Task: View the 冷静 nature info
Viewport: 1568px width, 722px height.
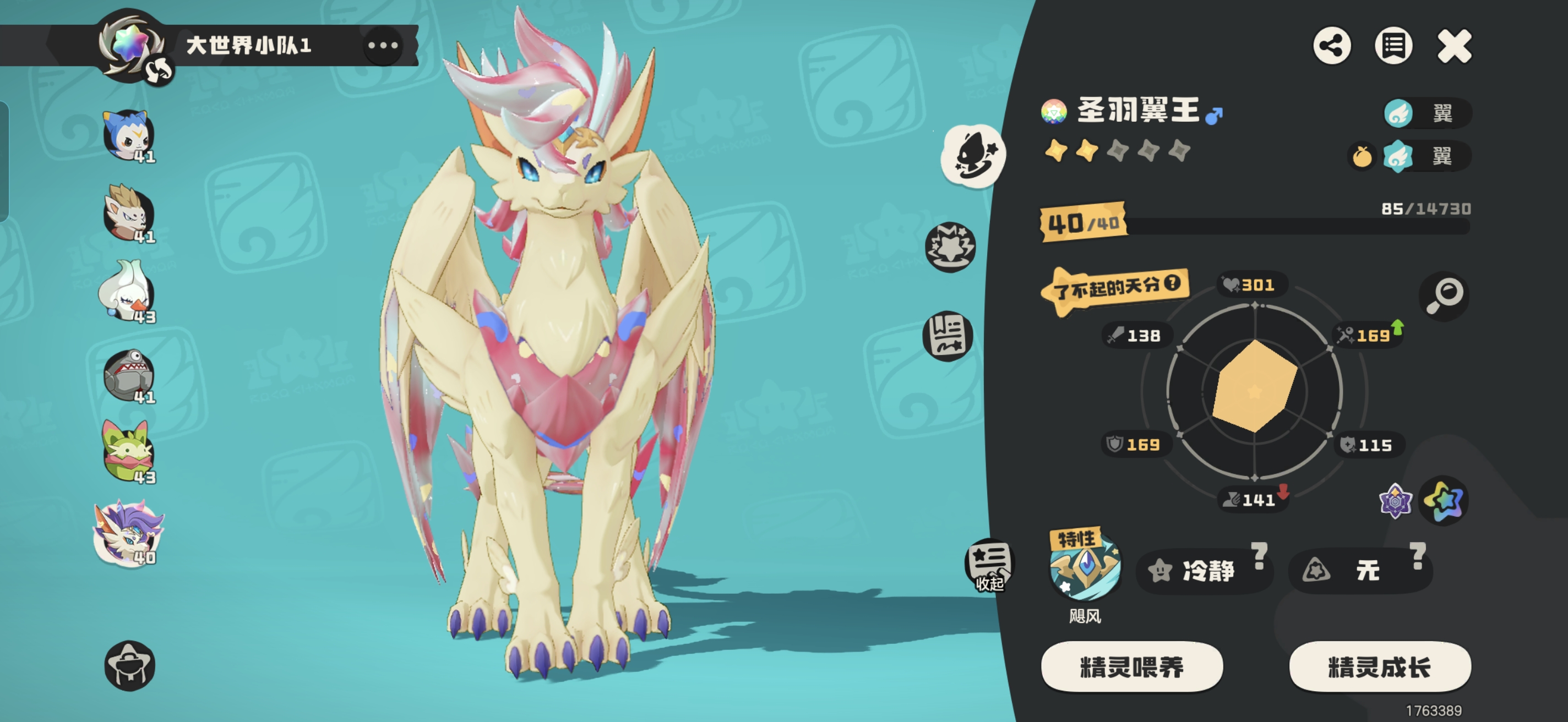Action: pos(1205,570)
